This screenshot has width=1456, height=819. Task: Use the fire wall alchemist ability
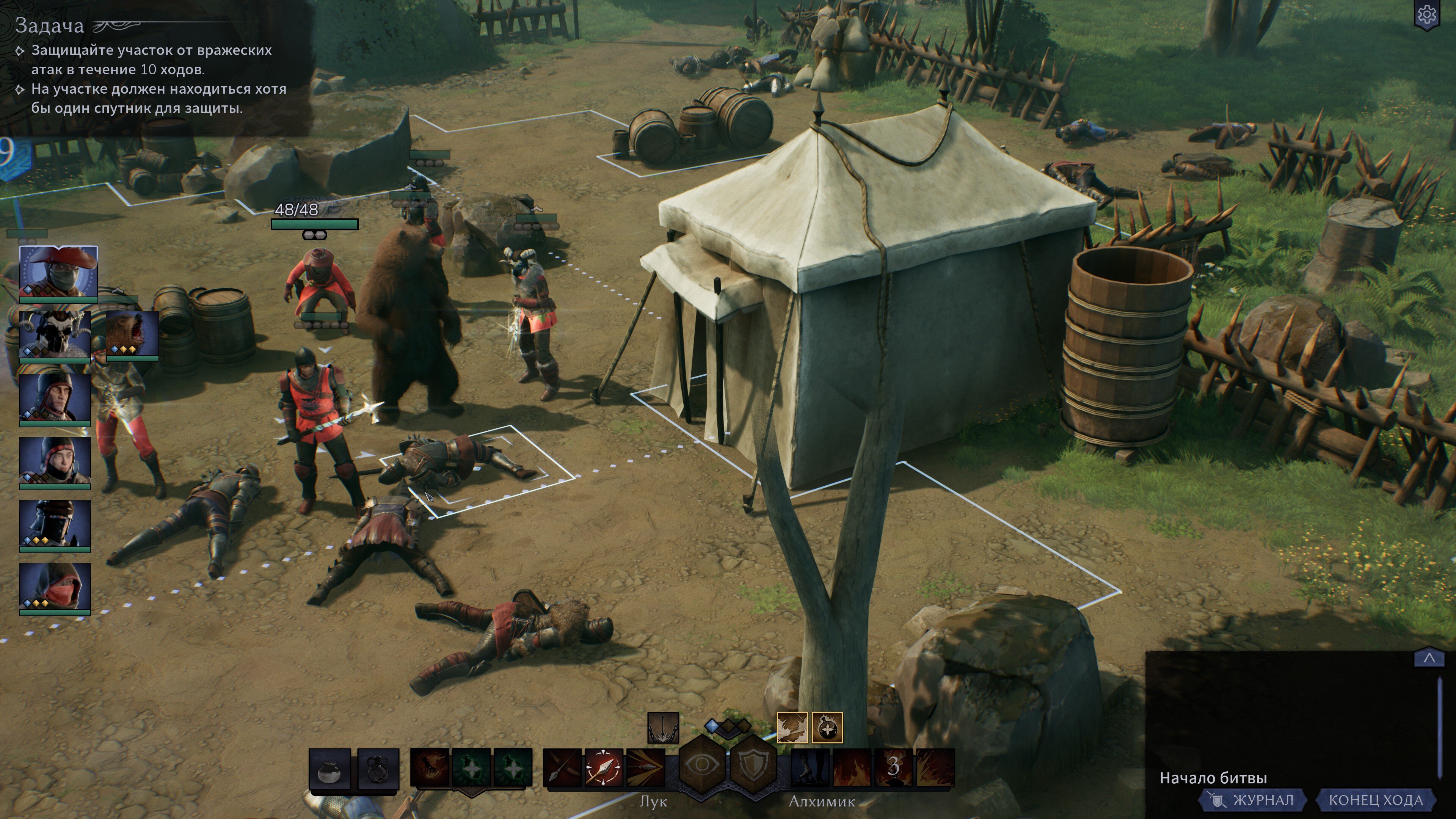(852, 767)
